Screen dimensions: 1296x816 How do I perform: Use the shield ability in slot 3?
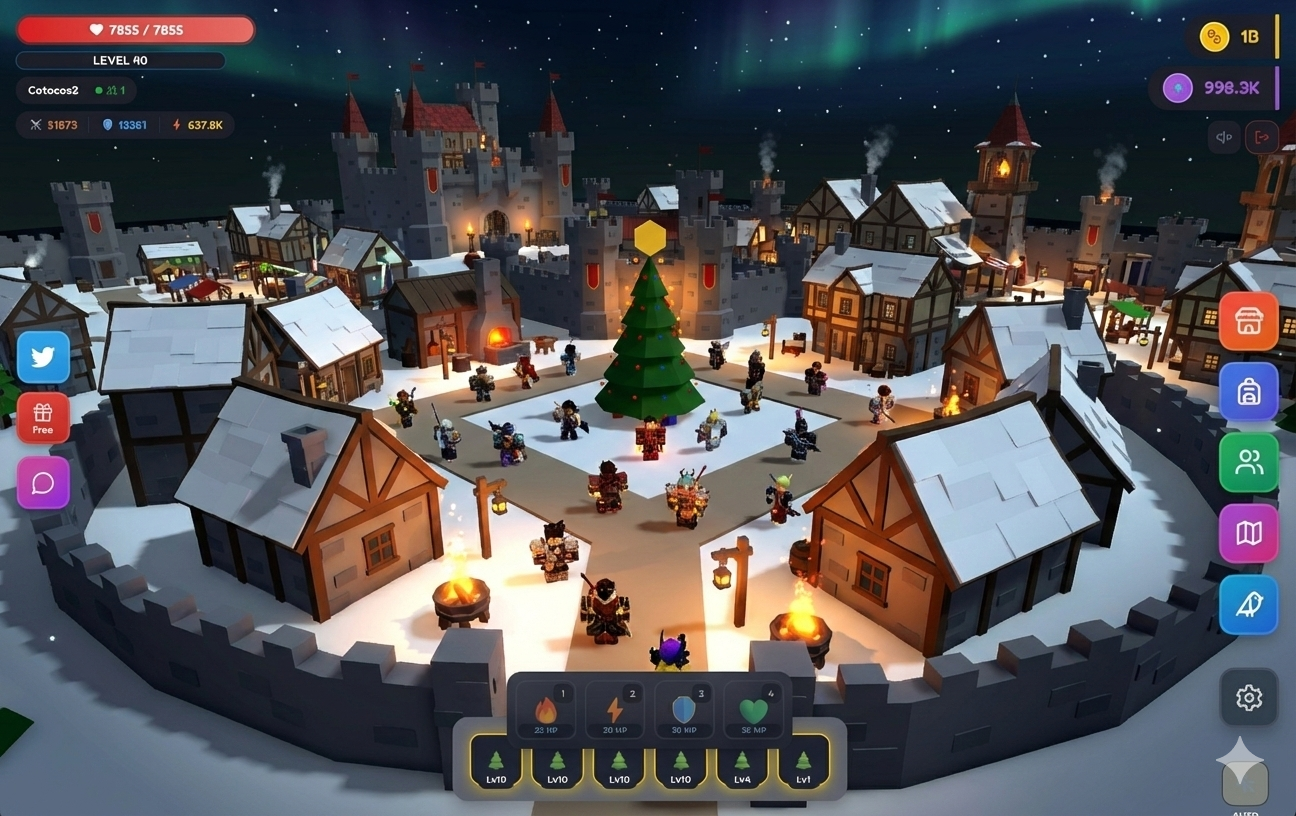click(685, 710)
